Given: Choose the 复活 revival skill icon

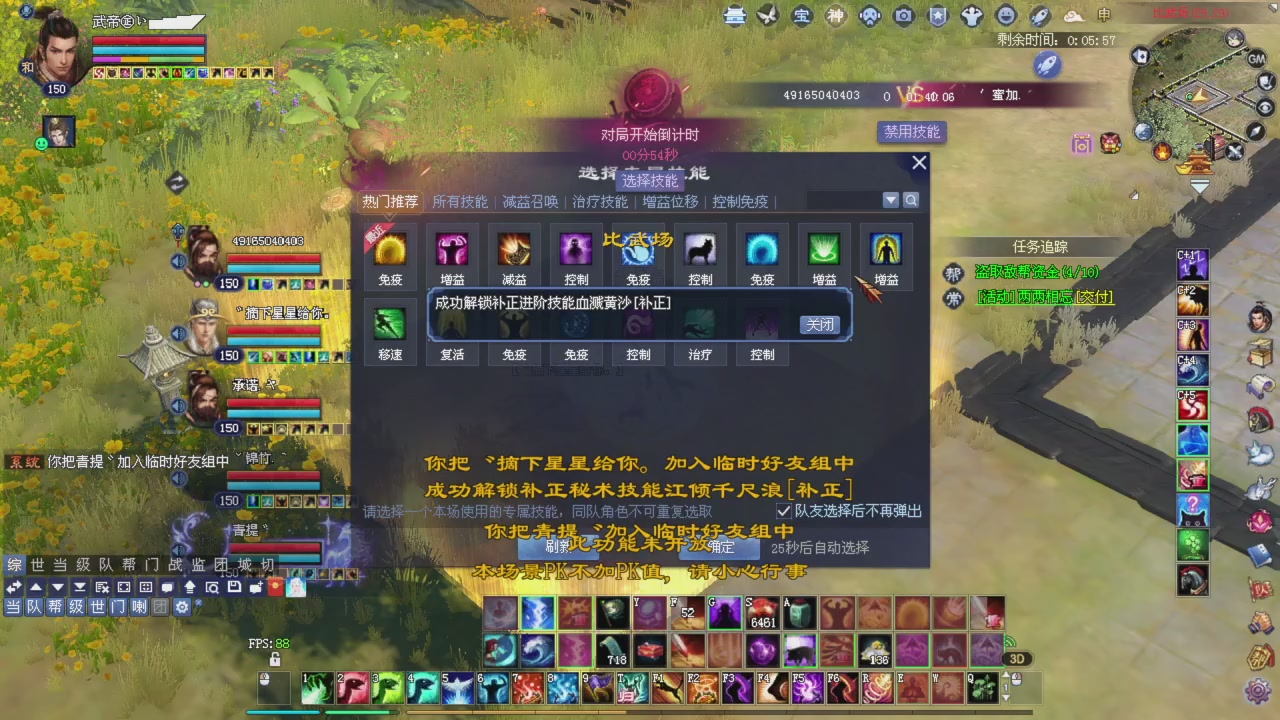Looking at the screenshot, I should coord(451,322).
